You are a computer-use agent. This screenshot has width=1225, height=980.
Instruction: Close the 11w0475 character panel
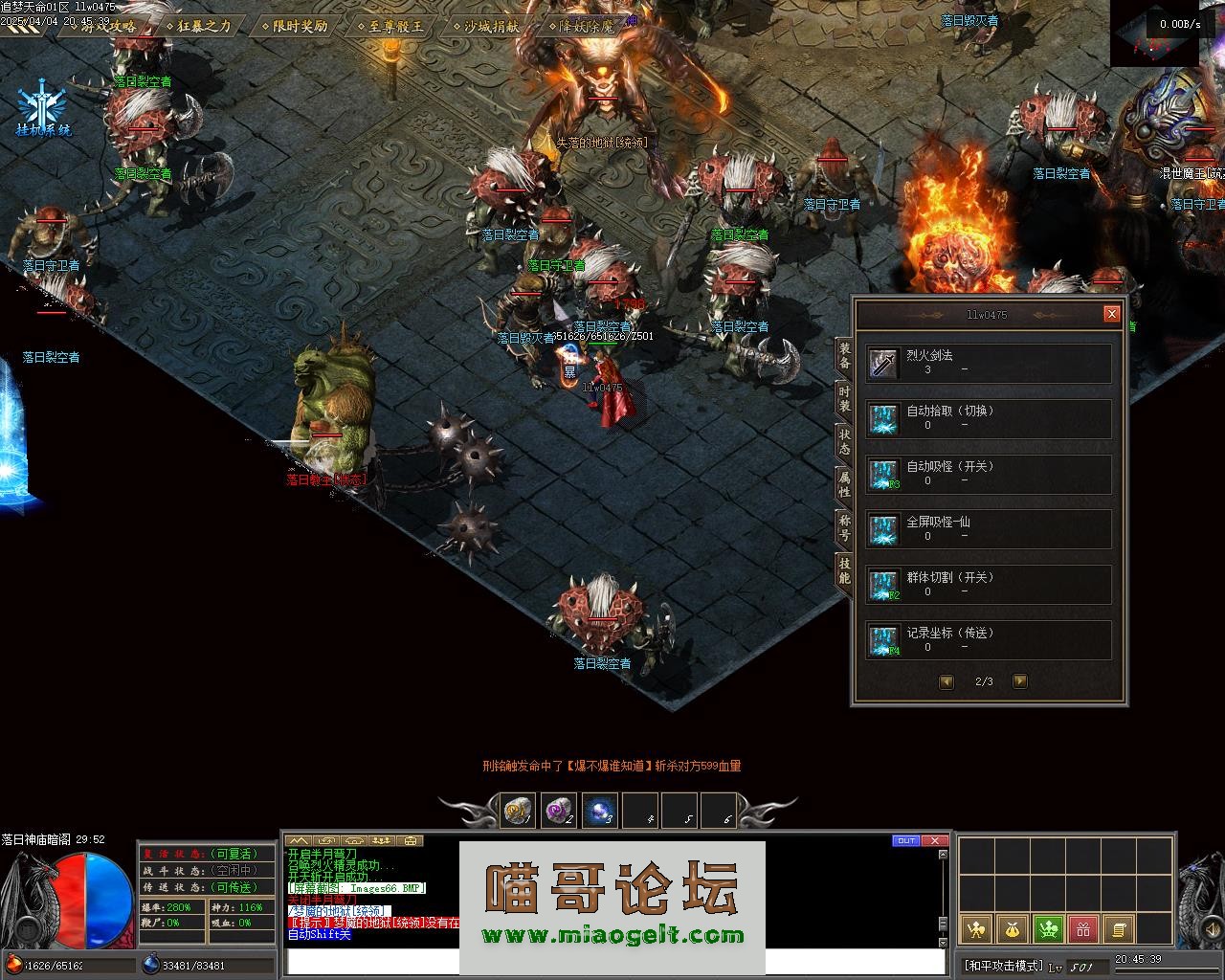pos(1111,314)
